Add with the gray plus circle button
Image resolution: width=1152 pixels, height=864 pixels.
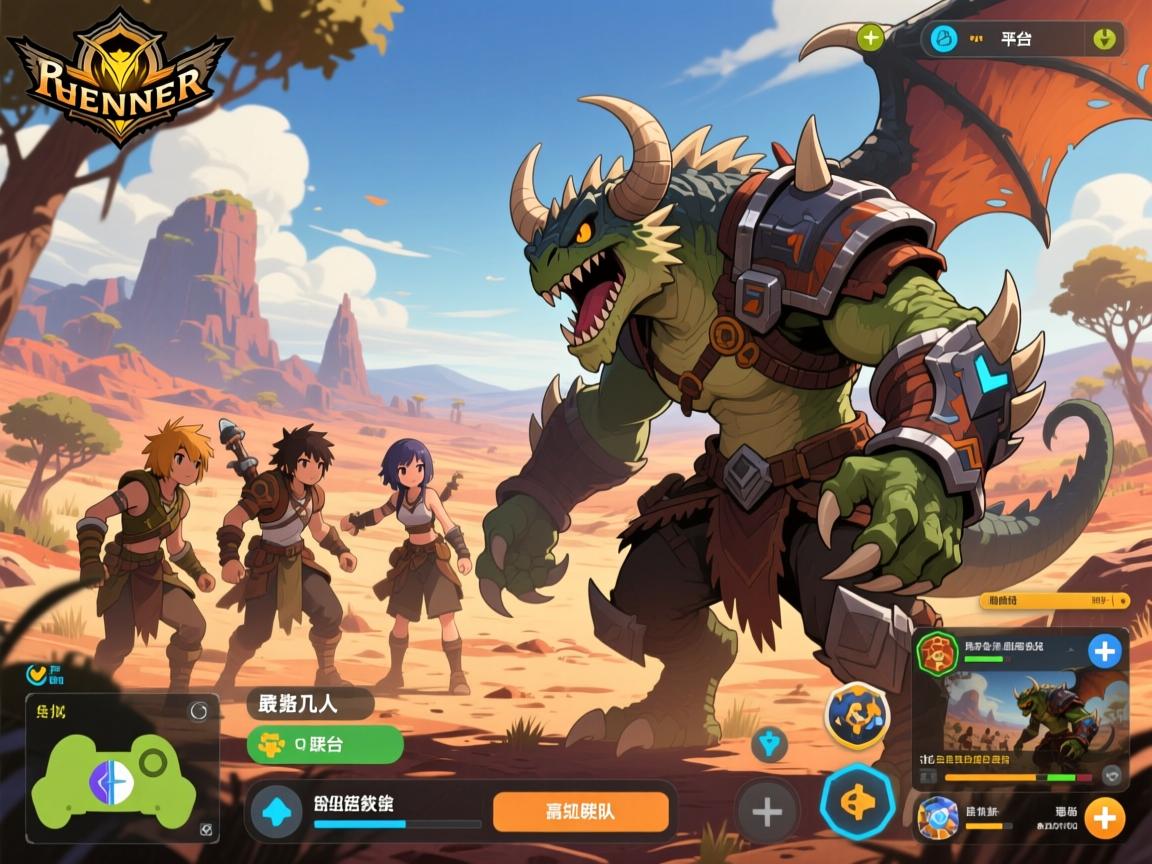(x=767, y=811)
